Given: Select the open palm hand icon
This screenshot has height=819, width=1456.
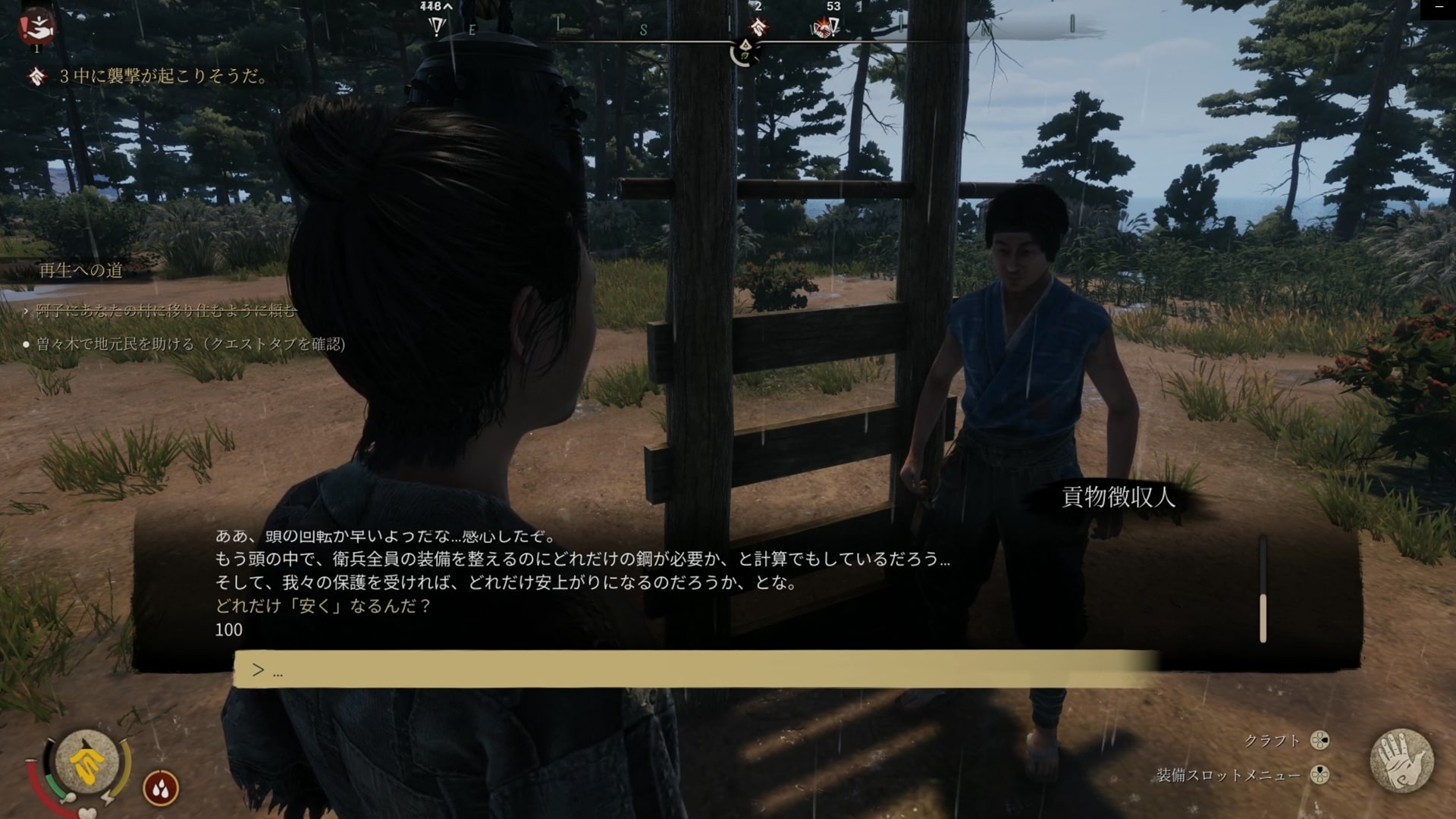Looking at the screenshot, I should 1401,760.
